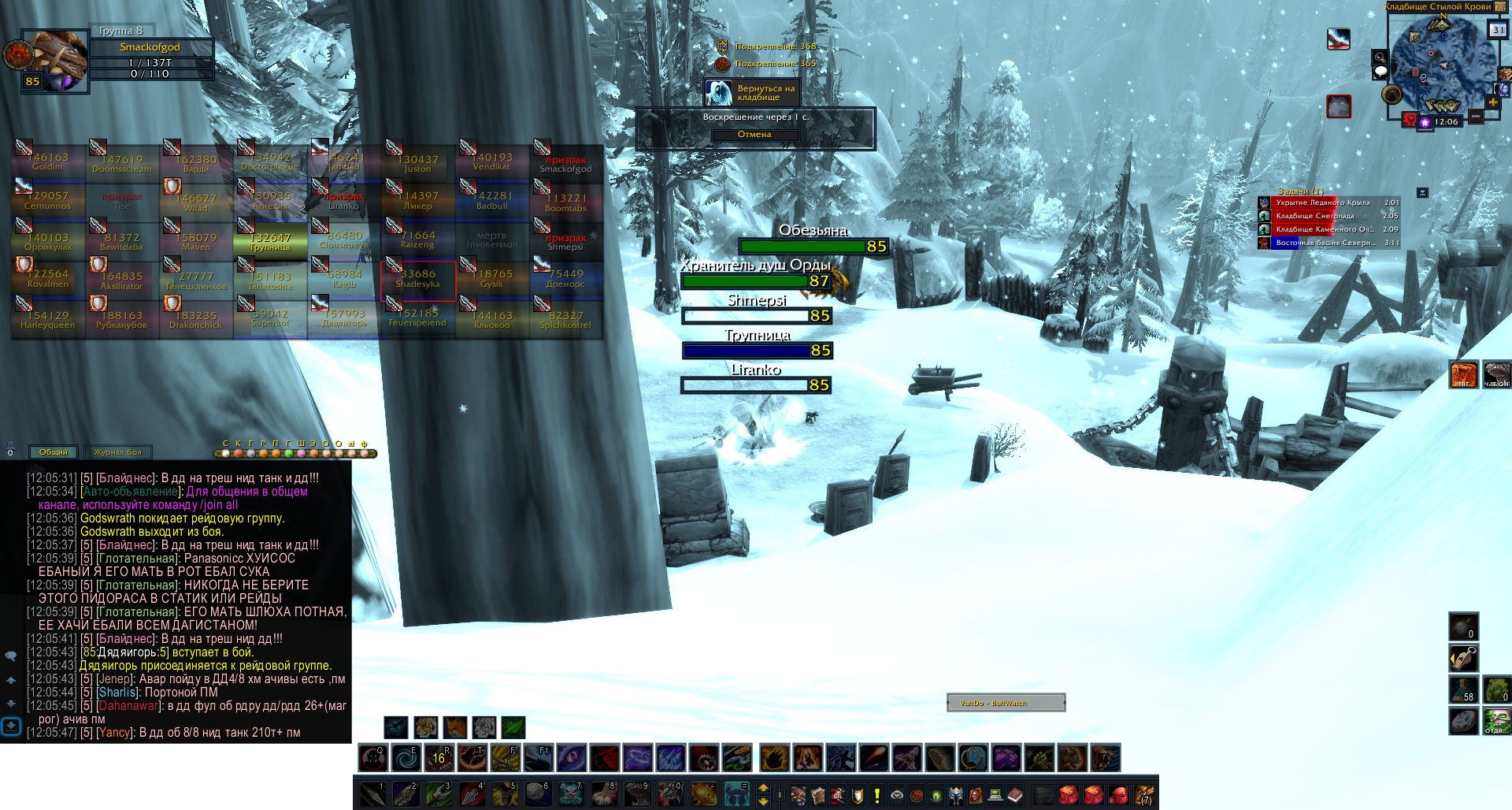Zoom out the minimap with minus button
Viewport: 1512px width, 810px height.
(1476, 117)
